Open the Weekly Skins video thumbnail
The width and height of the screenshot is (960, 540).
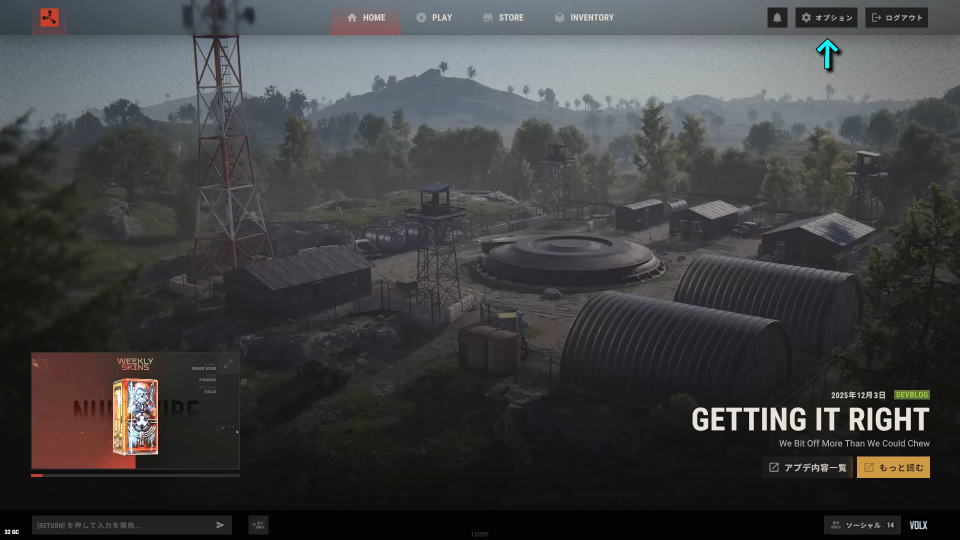tap(135, 410)
